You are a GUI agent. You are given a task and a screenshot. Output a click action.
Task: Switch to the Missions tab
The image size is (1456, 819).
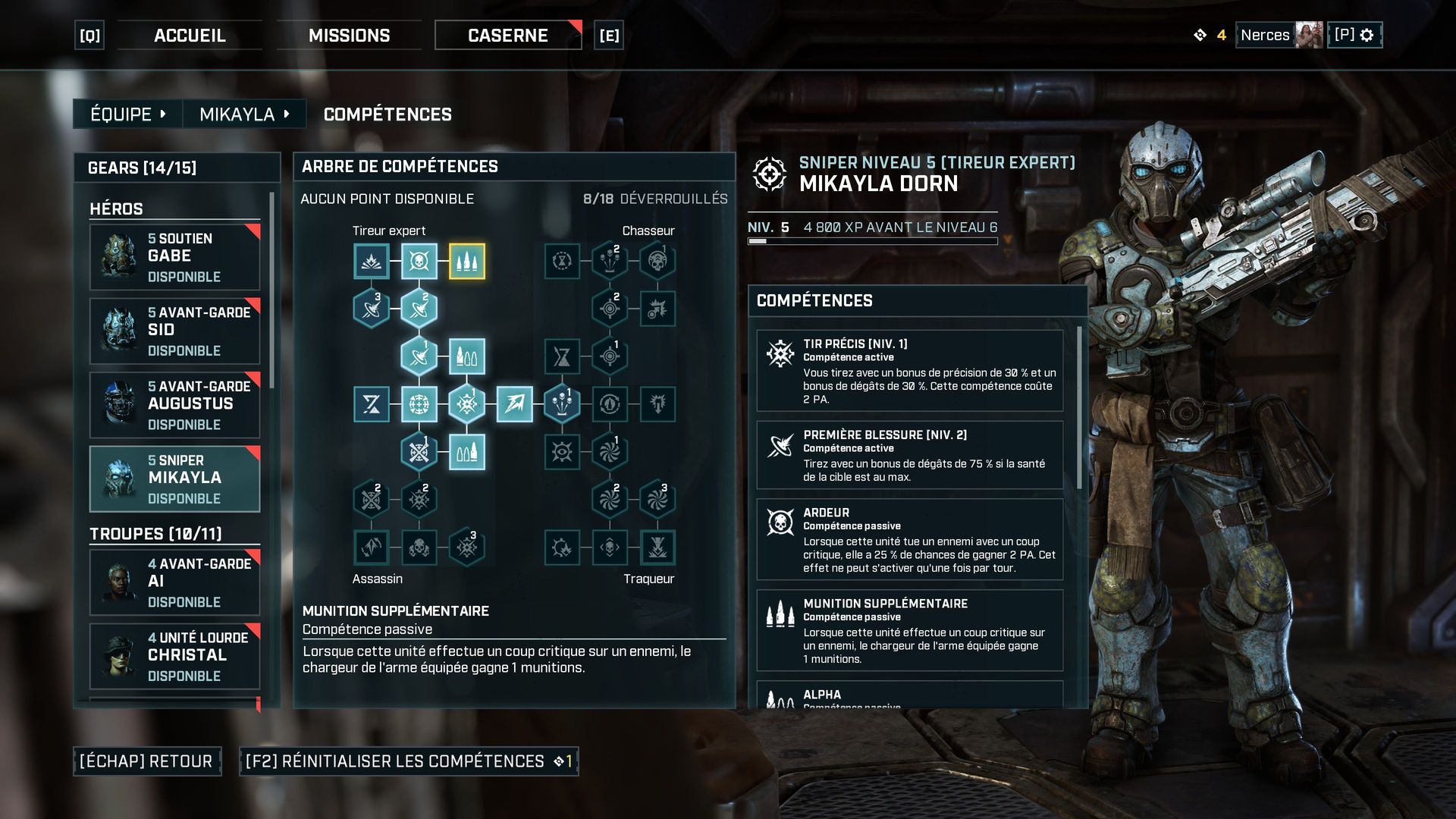(x=349, y=36)
